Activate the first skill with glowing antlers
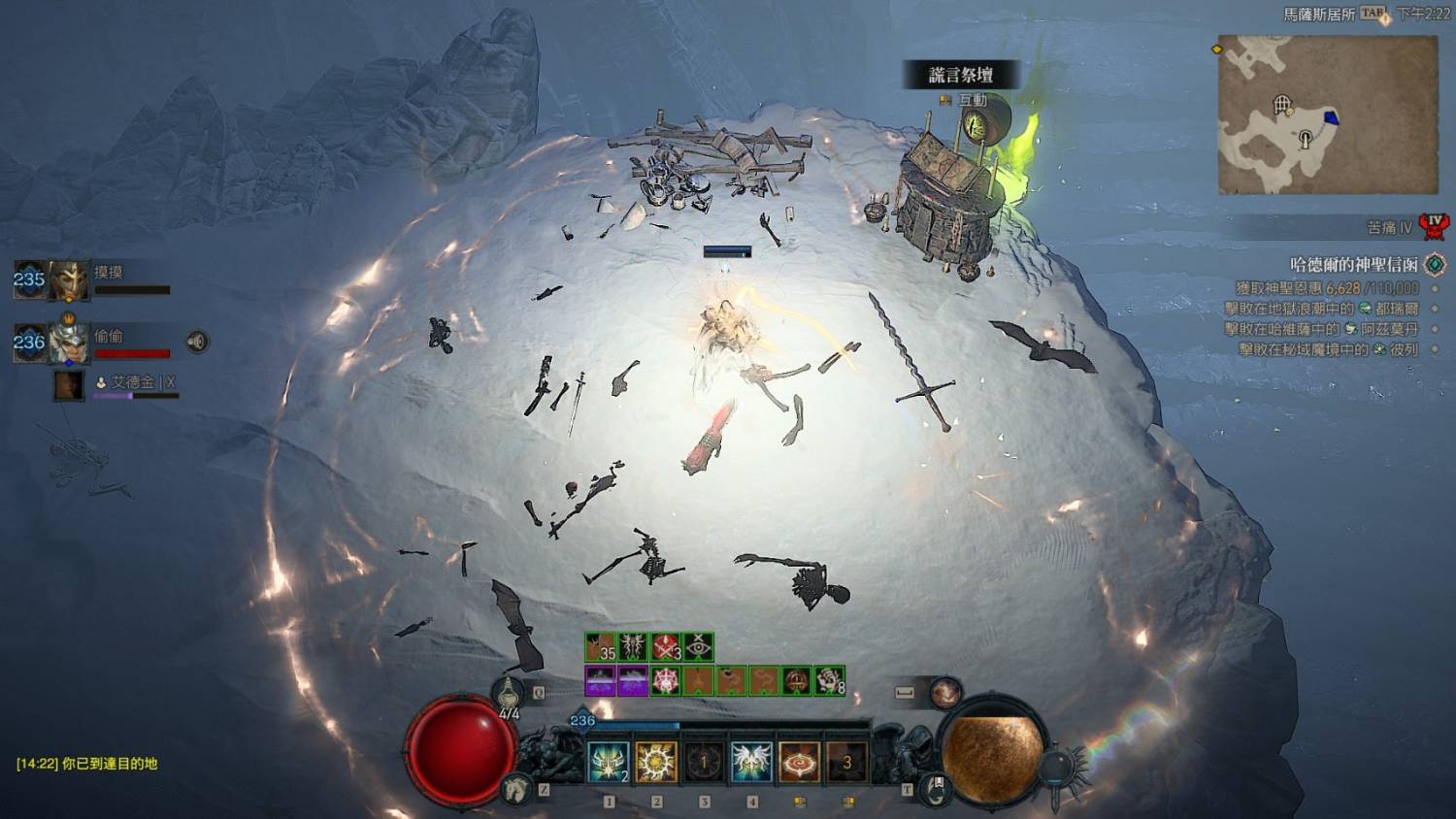The width and height of the screenshot is (1456, 819). pyautogui.click(x=609, y=762)
